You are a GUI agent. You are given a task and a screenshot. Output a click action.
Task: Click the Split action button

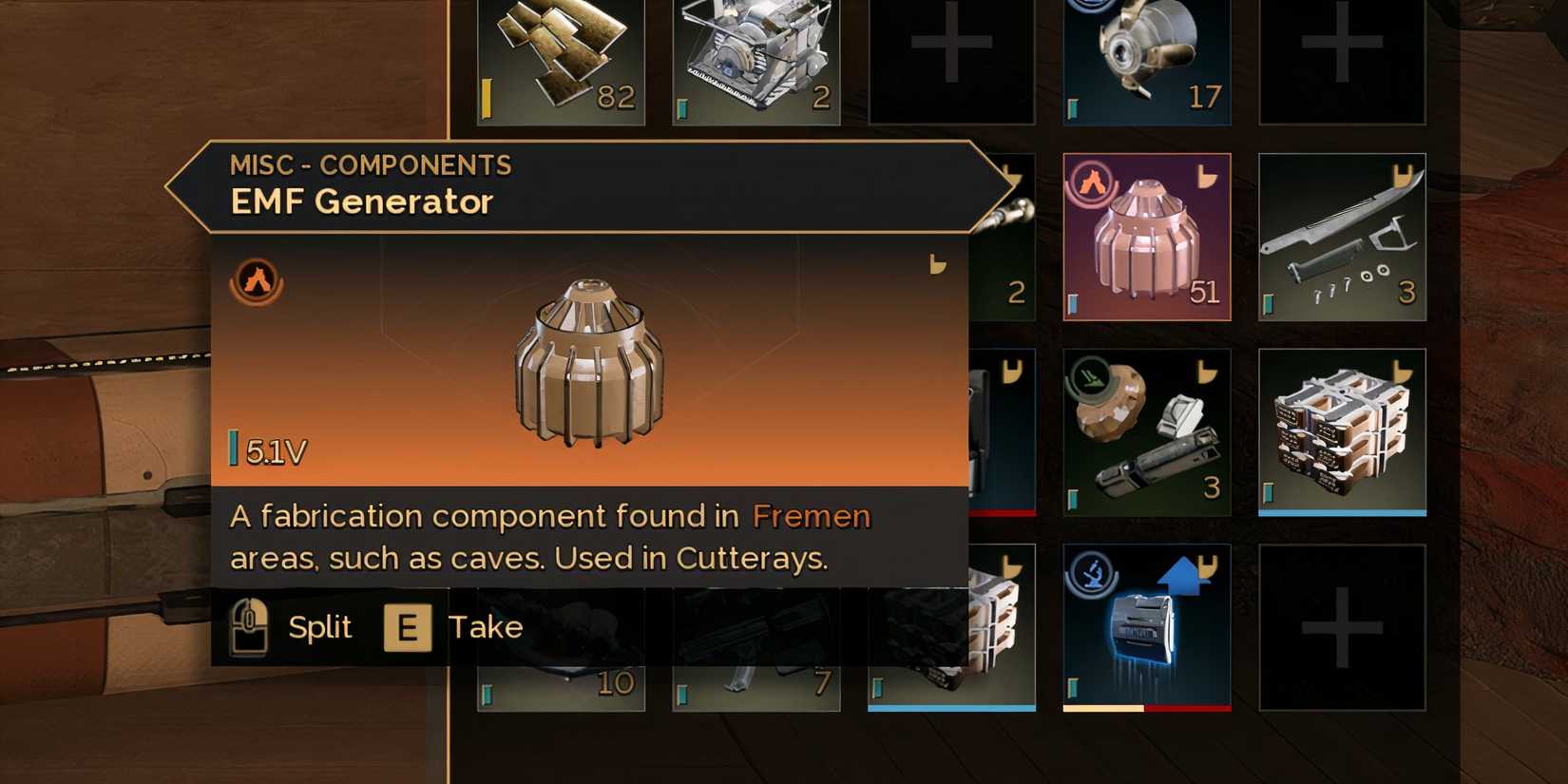pyautogui.click(x=319, y=626)
